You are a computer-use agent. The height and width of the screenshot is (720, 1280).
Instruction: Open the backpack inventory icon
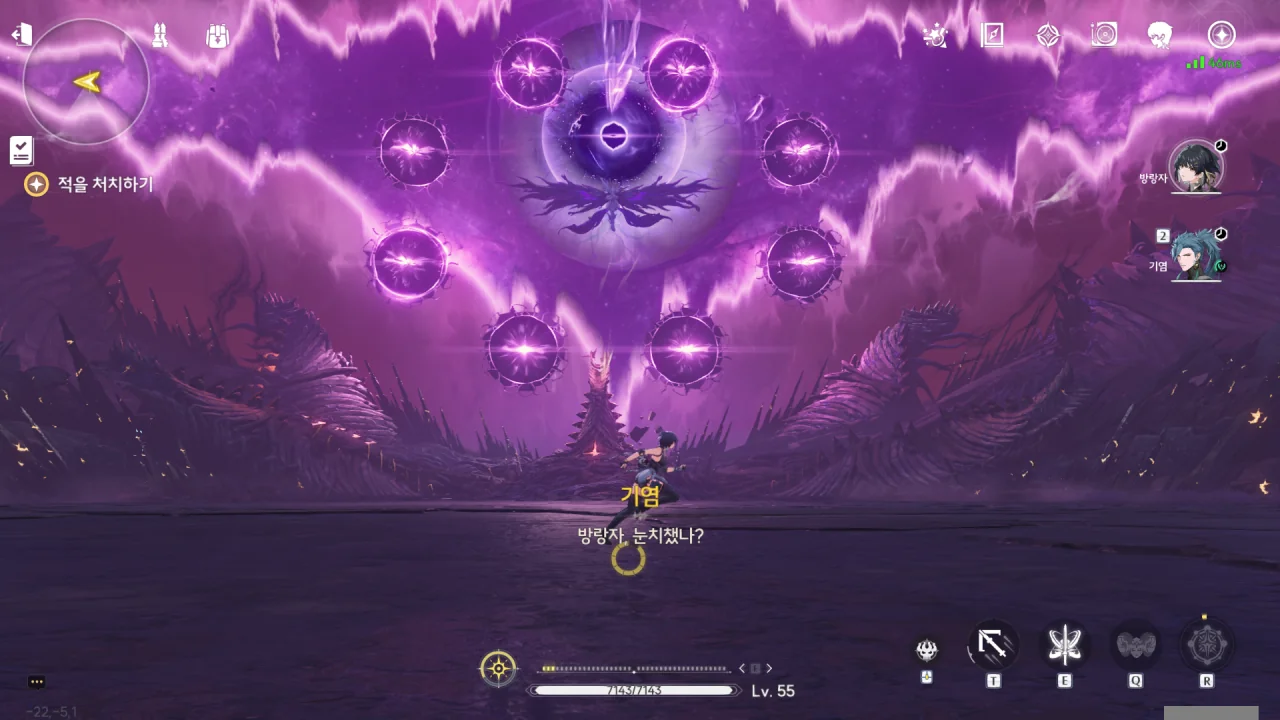coord(217,35)
